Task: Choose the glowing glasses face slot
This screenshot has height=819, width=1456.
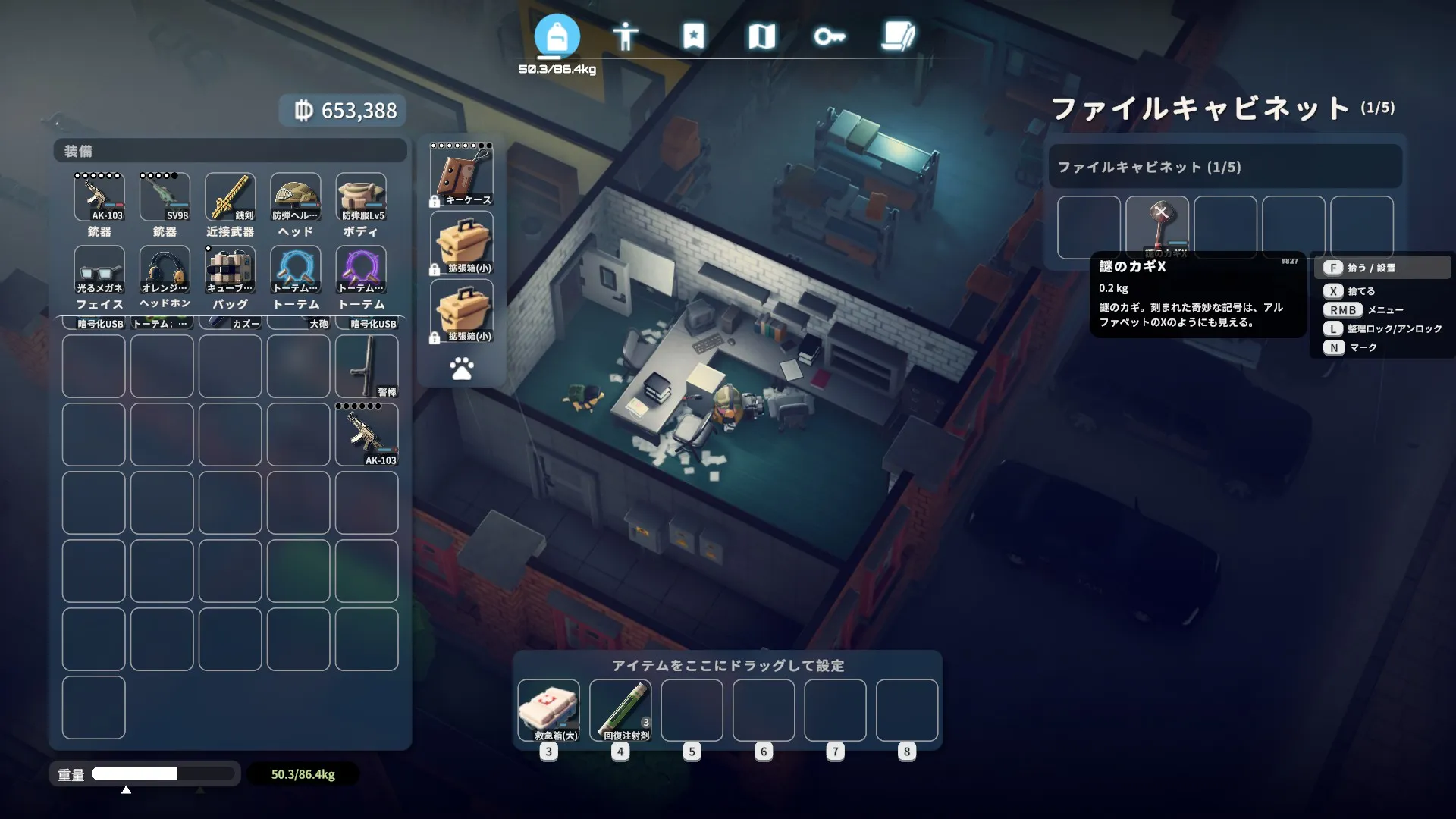Action: (99, 270)
